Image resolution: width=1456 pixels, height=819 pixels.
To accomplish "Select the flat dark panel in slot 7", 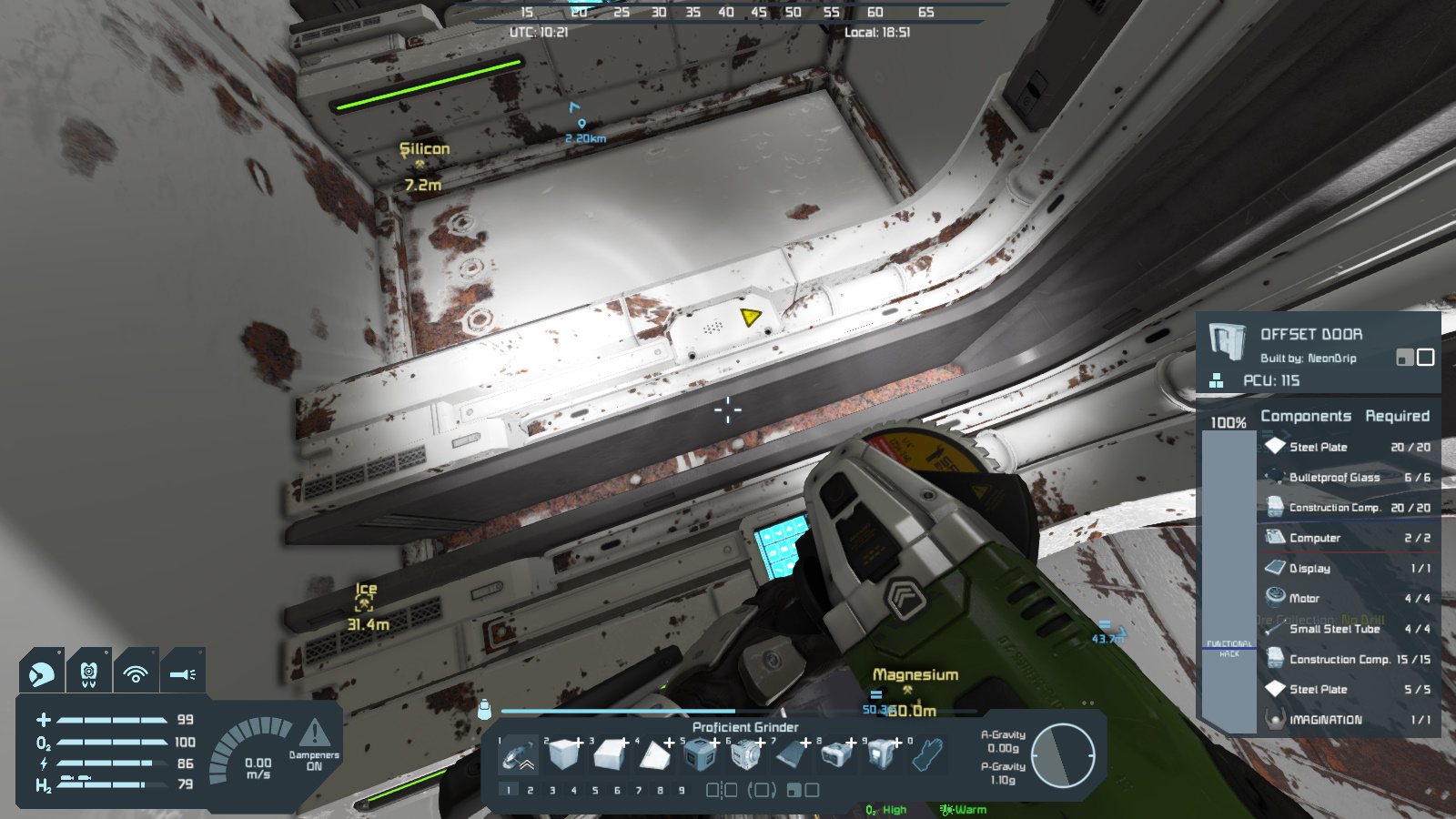I will [791, 755].
